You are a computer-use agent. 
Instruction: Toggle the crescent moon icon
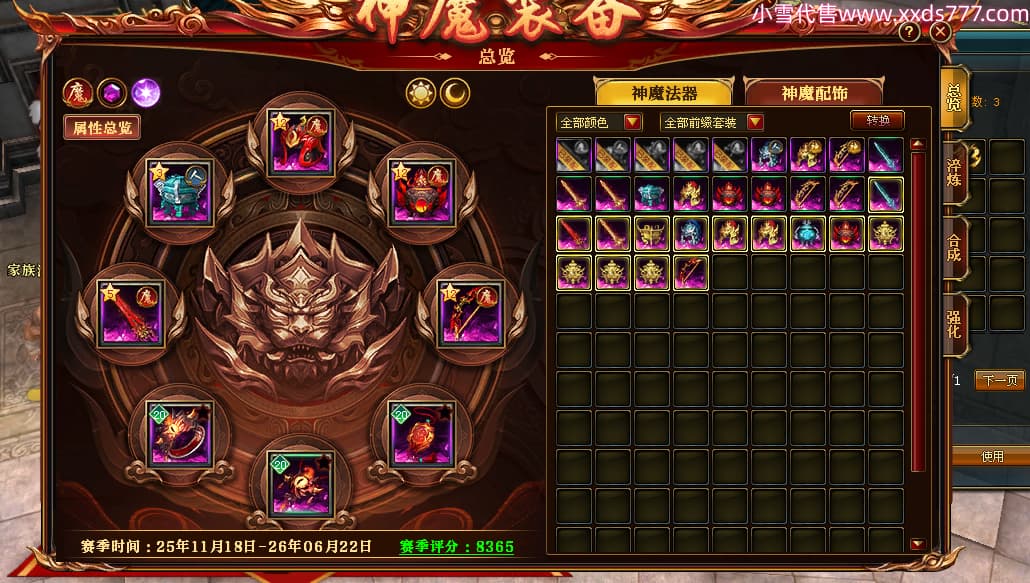coord(455,93)
